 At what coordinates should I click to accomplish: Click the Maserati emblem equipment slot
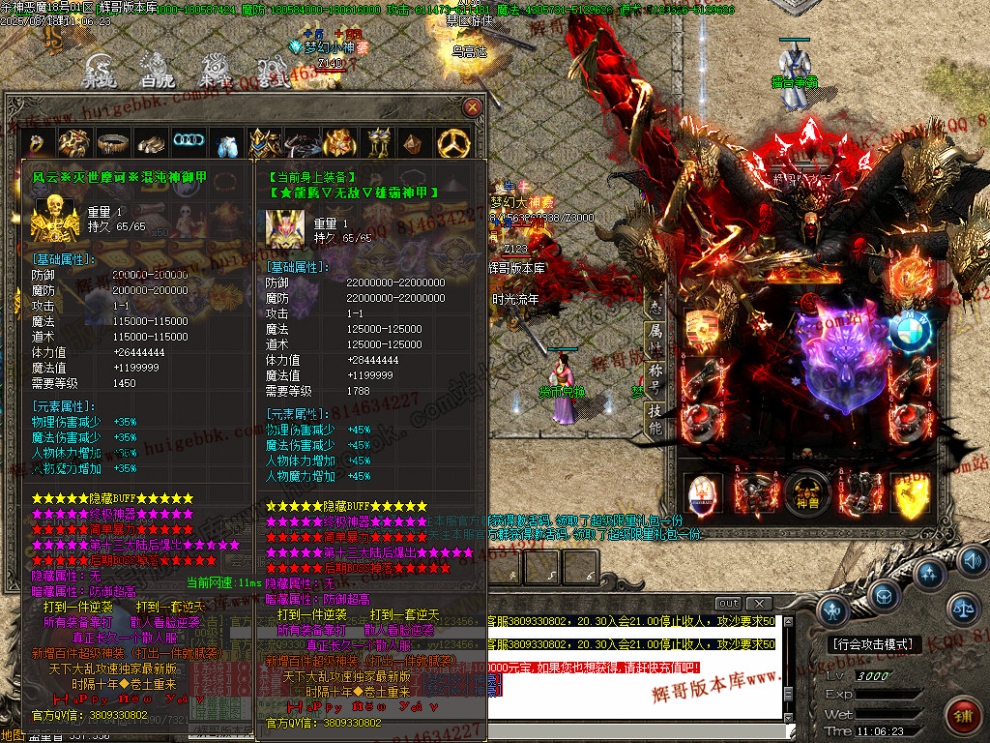(703, 493)
